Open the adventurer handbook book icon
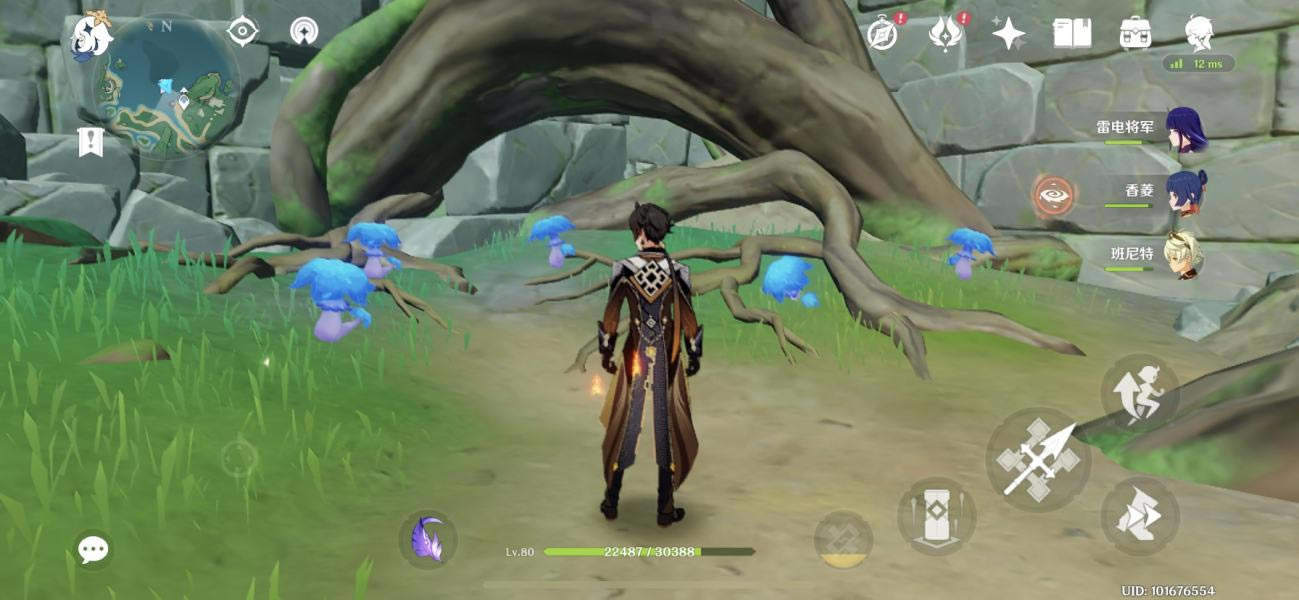The image size is (1299, 600). pos(1072,34)
